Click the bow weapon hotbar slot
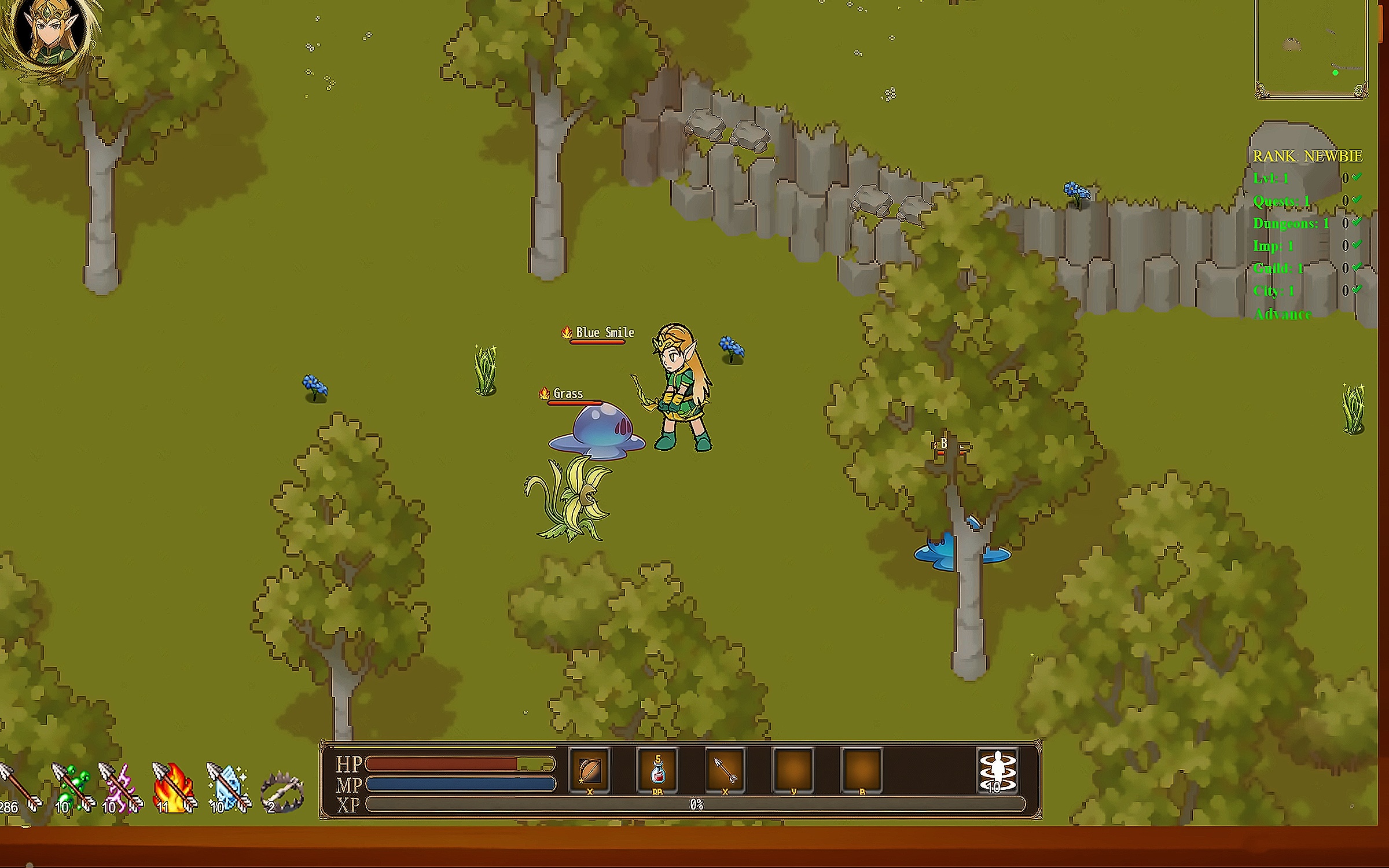 click(590, 770)
